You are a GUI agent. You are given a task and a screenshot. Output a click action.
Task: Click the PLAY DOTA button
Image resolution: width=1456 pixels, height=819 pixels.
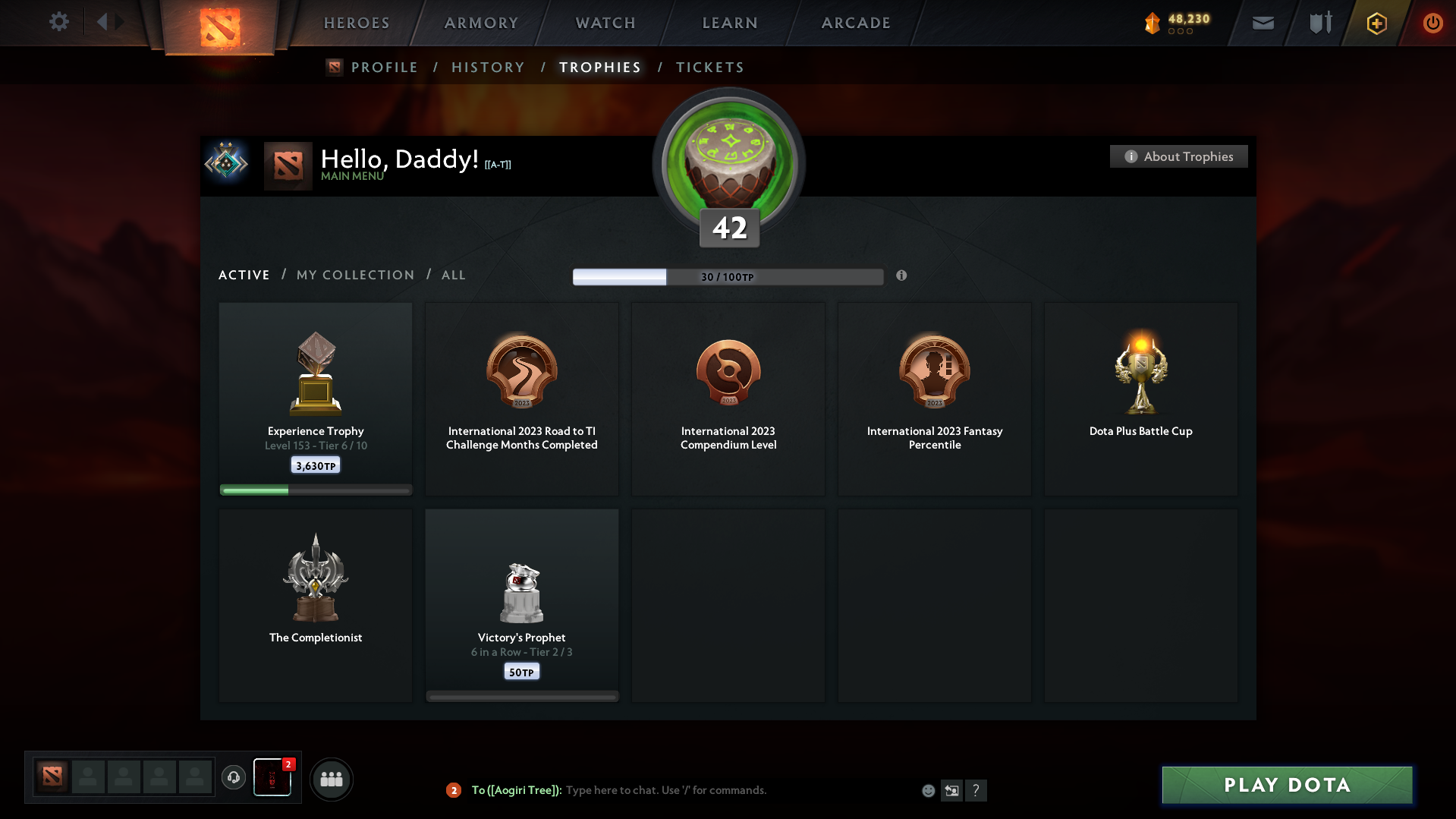(x=1286, y=785)
